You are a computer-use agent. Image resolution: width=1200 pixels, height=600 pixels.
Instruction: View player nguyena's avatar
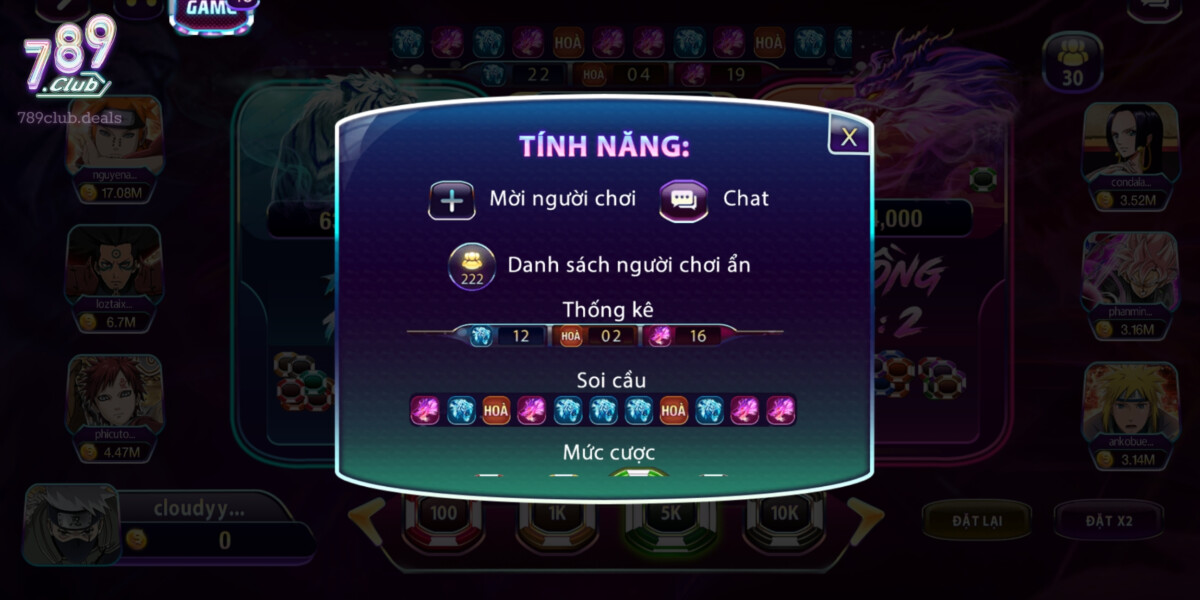[113, 137]
